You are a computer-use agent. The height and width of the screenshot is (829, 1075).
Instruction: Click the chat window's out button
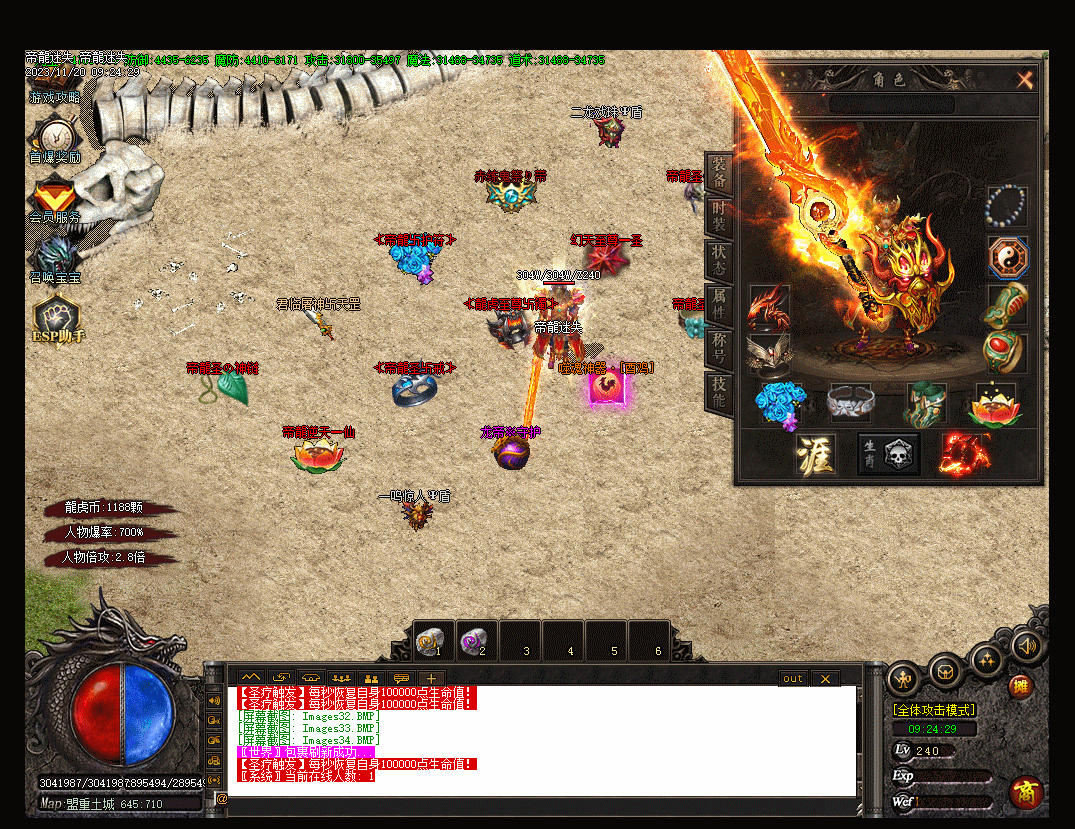tap(792, 679)
